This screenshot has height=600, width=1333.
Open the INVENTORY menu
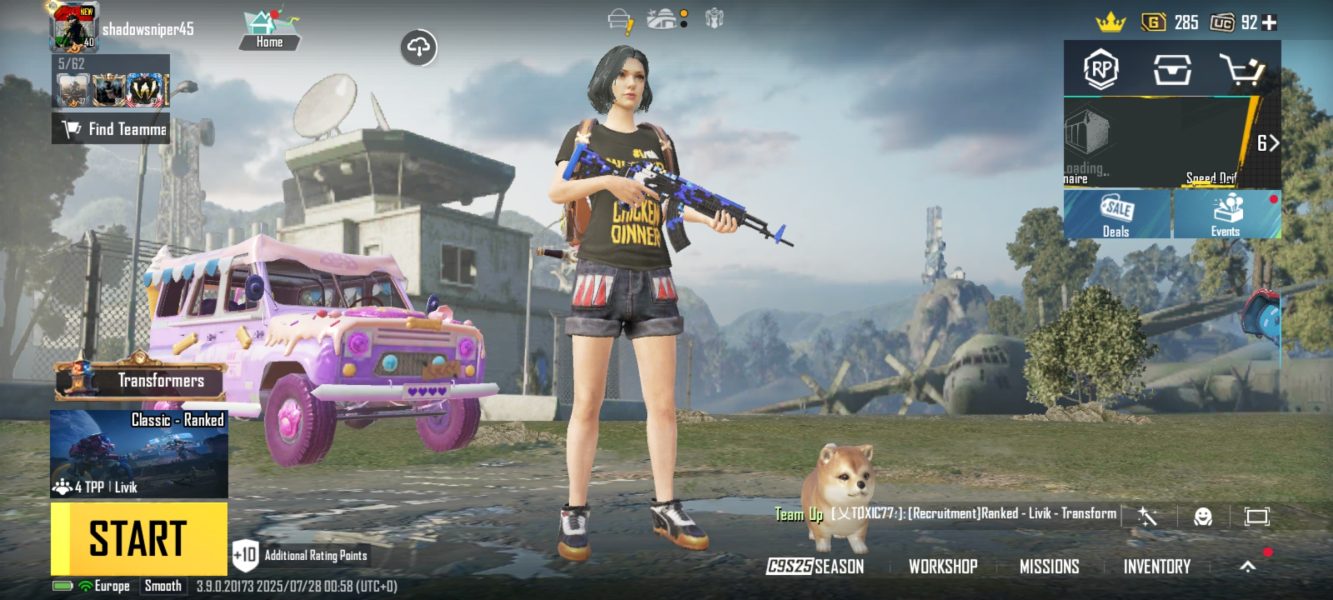click(x=1156, y=566)
